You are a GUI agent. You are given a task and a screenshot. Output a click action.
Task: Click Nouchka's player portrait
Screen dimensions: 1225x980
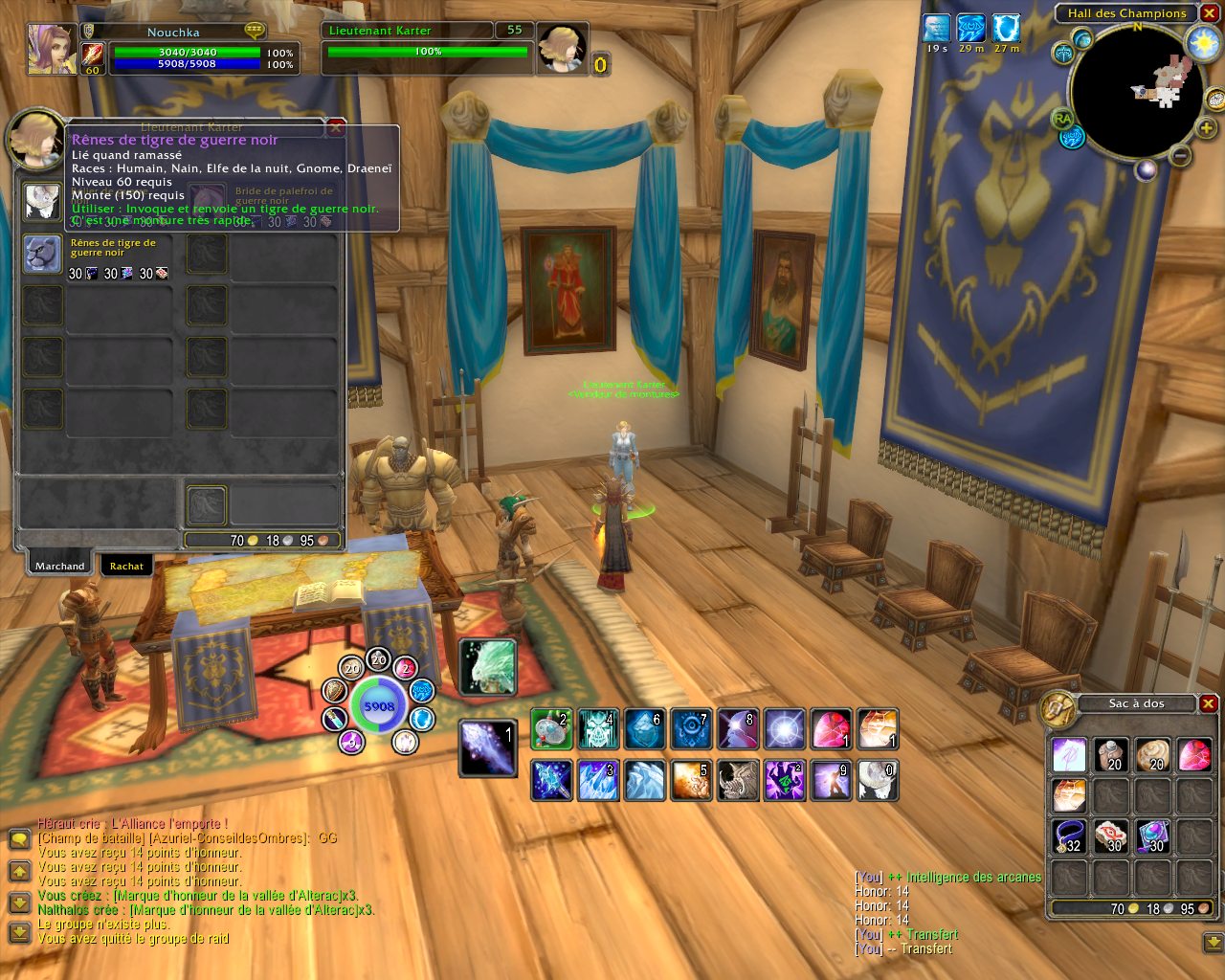click(51, 49)
